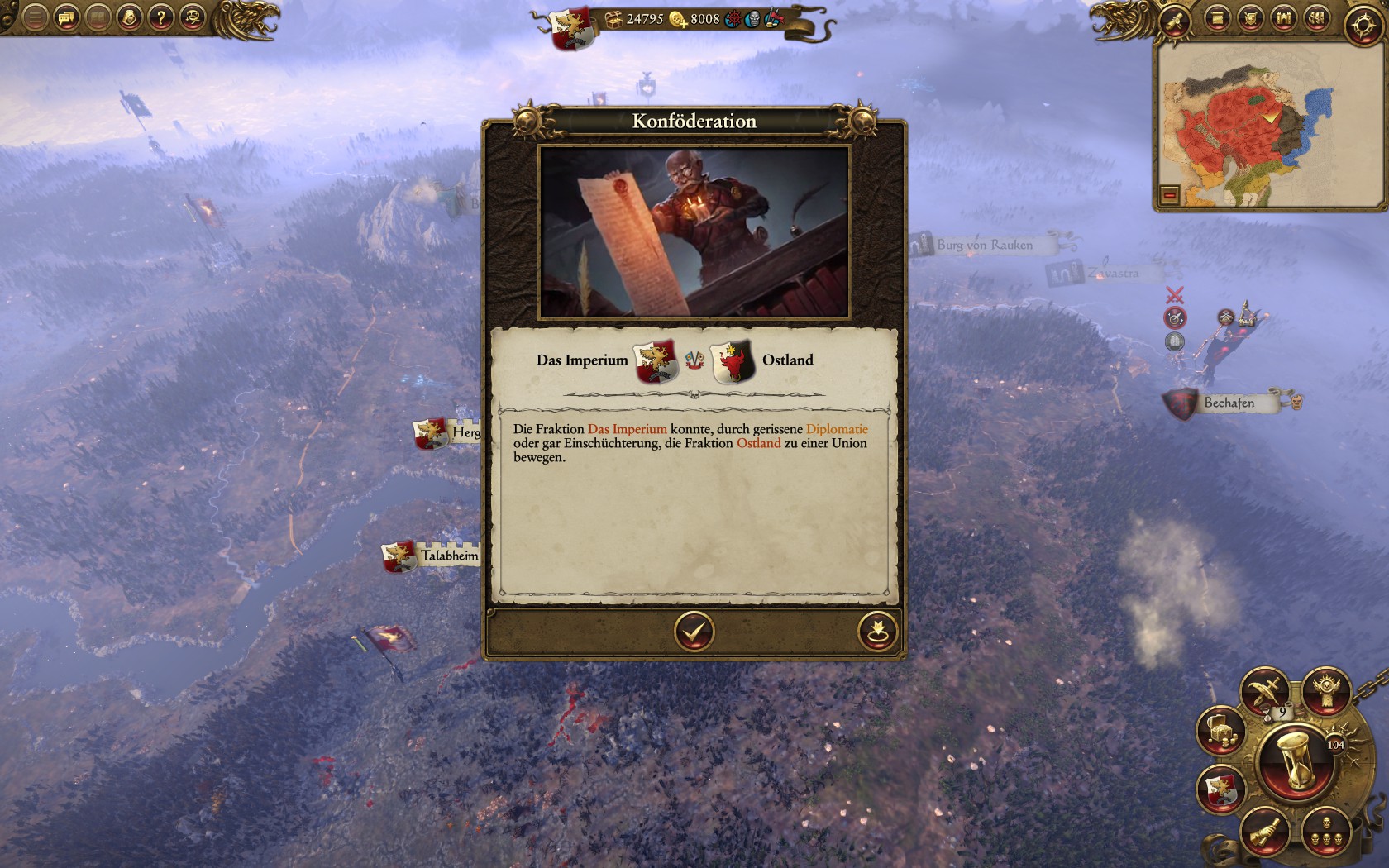Click the spell-rune symbol button
1389x868 pixels.
(x=193, y=17)
